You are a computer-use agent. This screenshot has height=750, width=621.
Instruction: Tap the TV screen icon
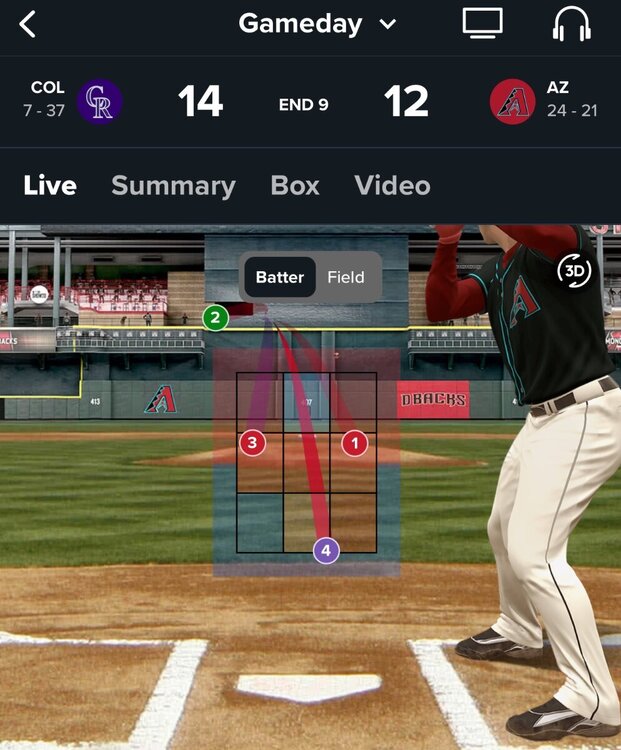[482, 24]
